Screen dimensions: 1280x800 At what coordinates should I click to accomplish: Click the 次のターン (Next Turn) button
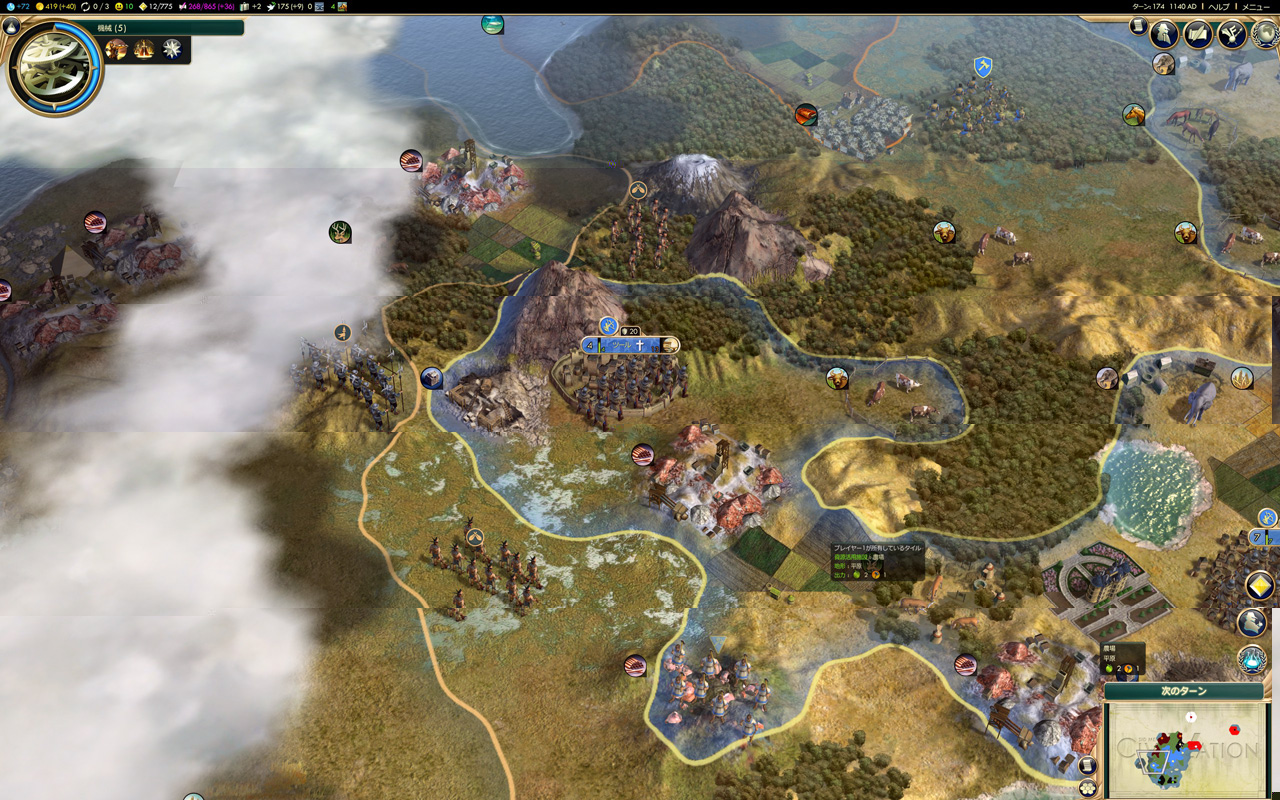[x=1184, y=691]
